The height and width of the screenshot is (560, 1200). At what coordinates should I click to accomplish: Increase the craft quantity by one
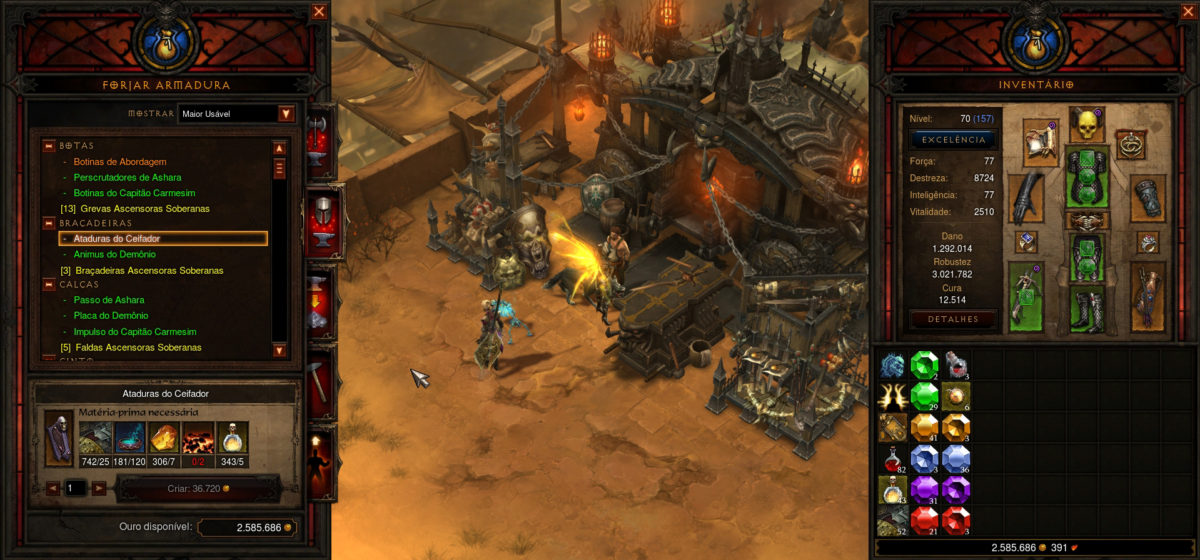click(99, 488)
